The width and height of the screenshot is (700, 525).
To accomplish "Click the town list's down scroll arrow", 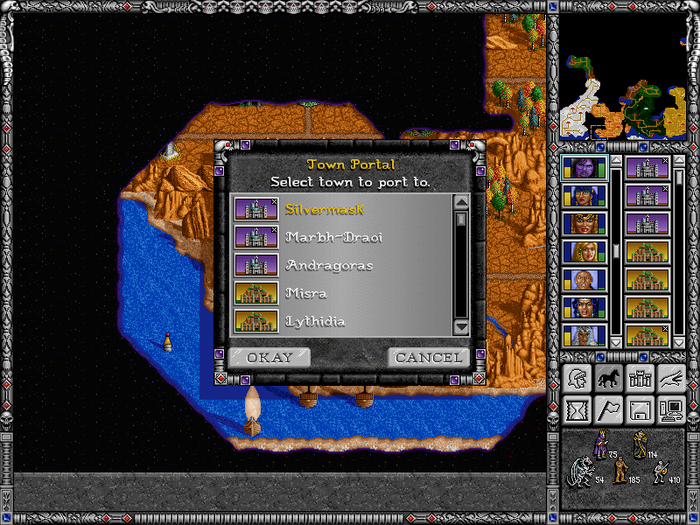I will point(461,326).
